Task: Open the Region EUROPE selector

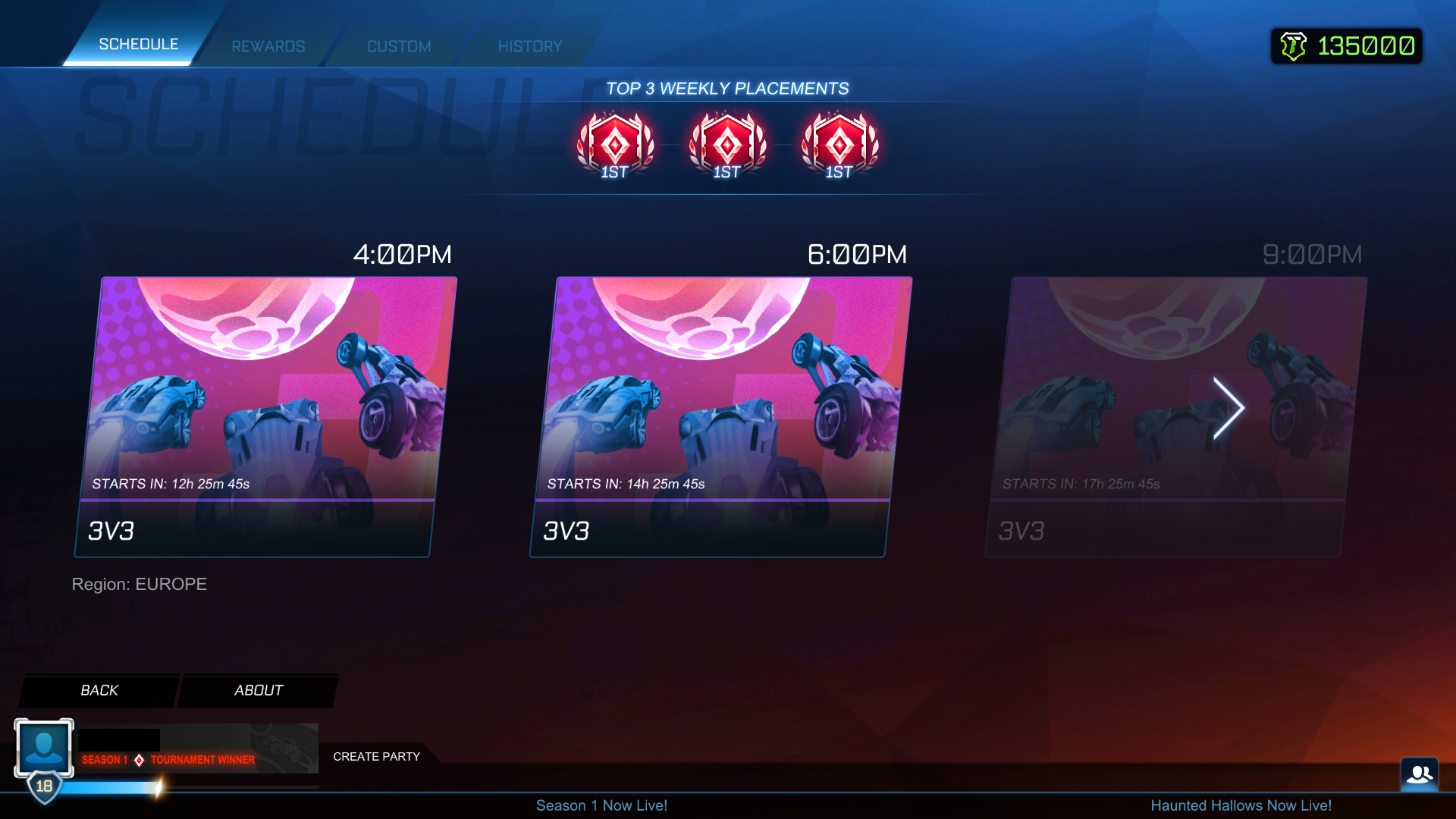Action: coord(140,584)
